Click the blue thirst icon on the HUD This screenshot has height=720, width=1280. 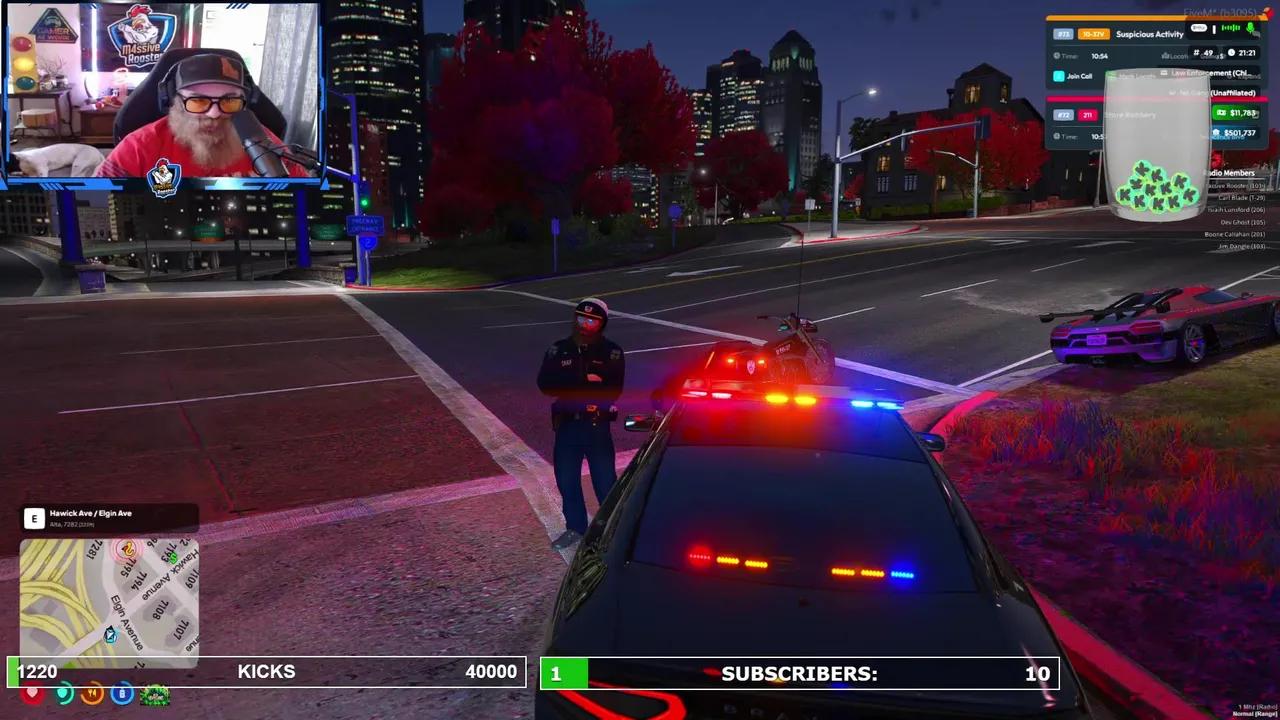(122, 693)
